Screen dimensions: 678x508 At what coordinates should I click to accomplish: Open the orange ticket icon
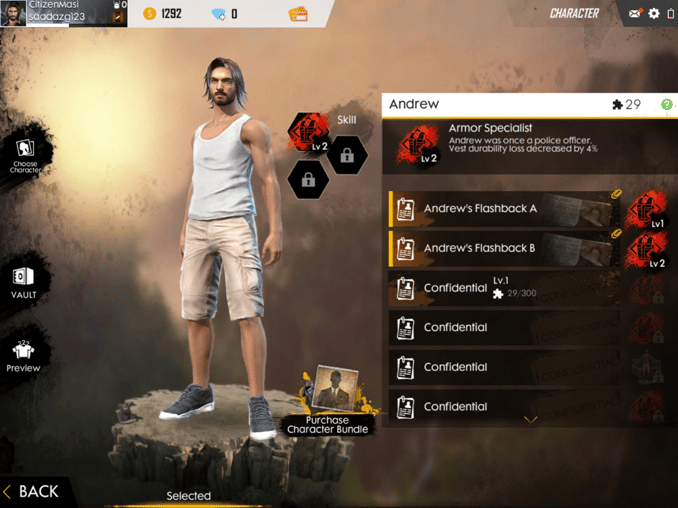coord(298,14)
